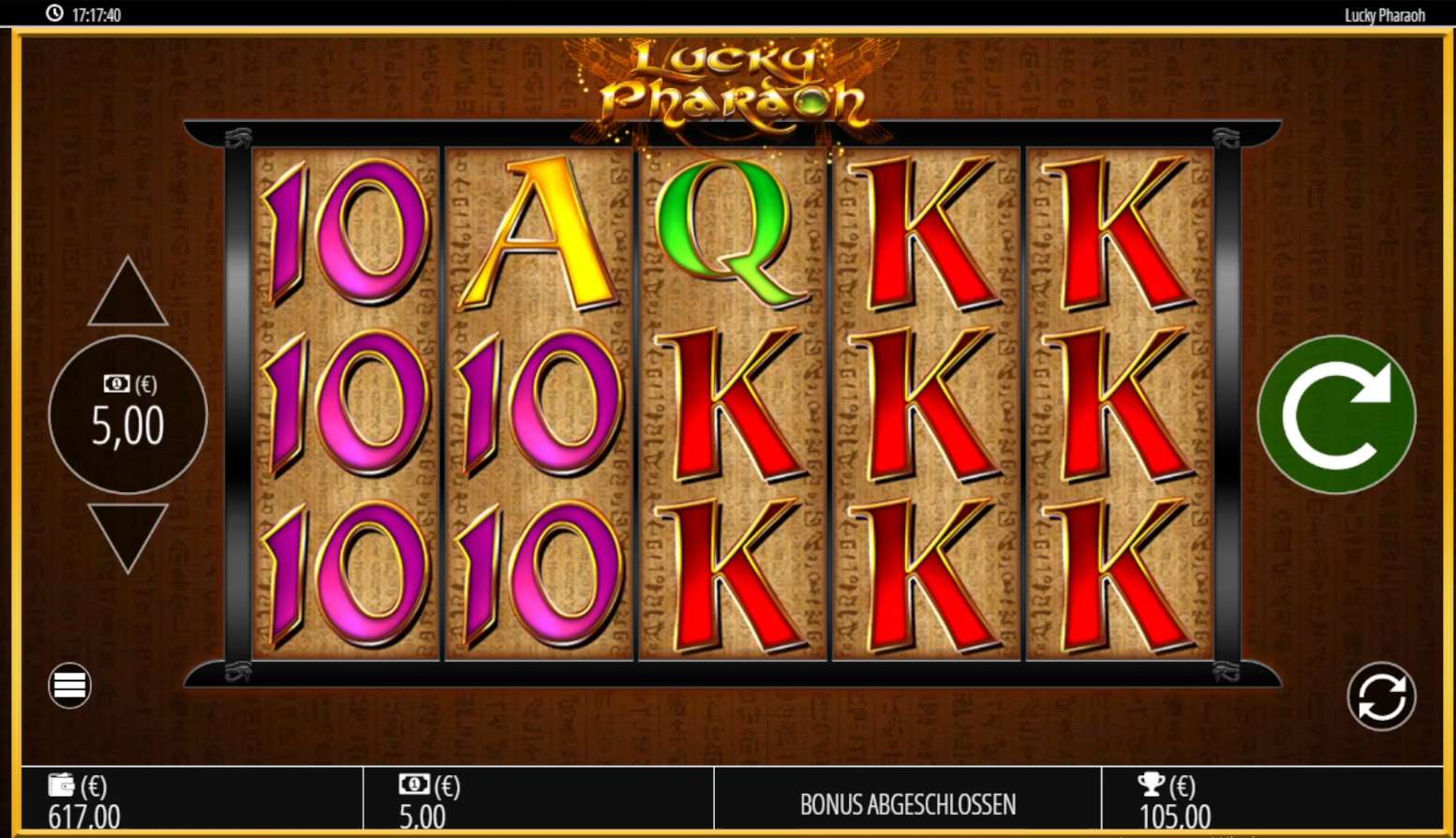Click the 5,00 bet amount circle
Viewport: 1456px width, 838px height.
[x=127, y=414]
